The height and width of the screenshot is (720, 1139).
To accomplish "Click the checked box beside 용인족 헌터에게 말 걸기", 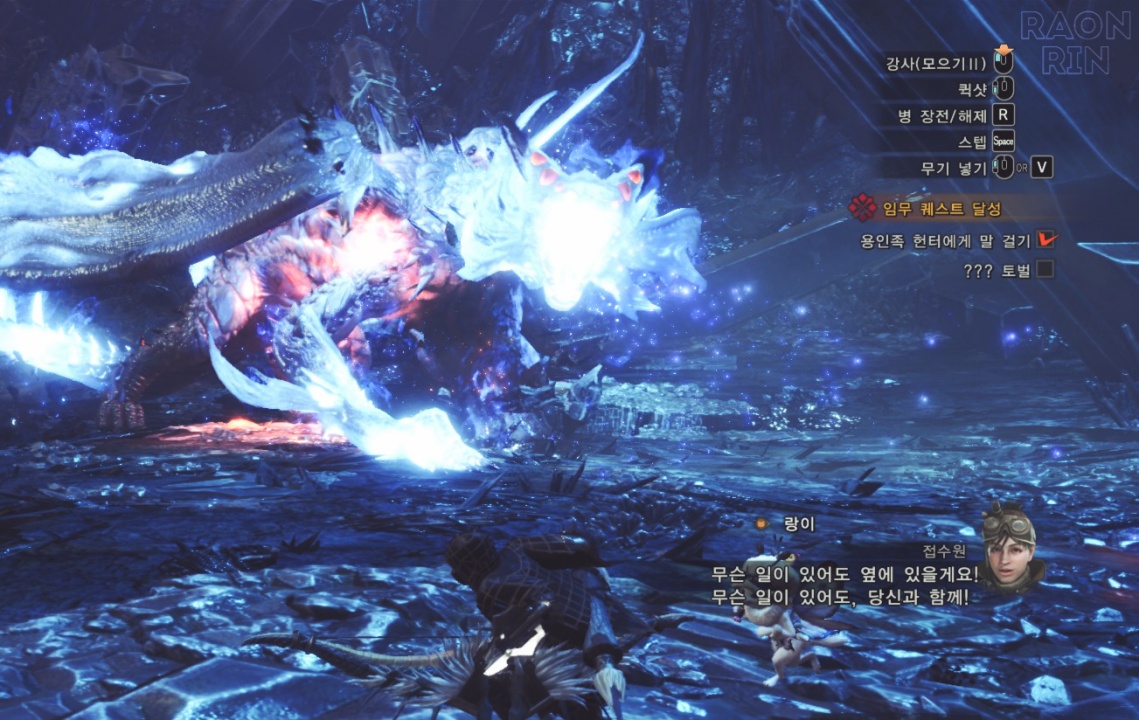I will coord(1046,240).
